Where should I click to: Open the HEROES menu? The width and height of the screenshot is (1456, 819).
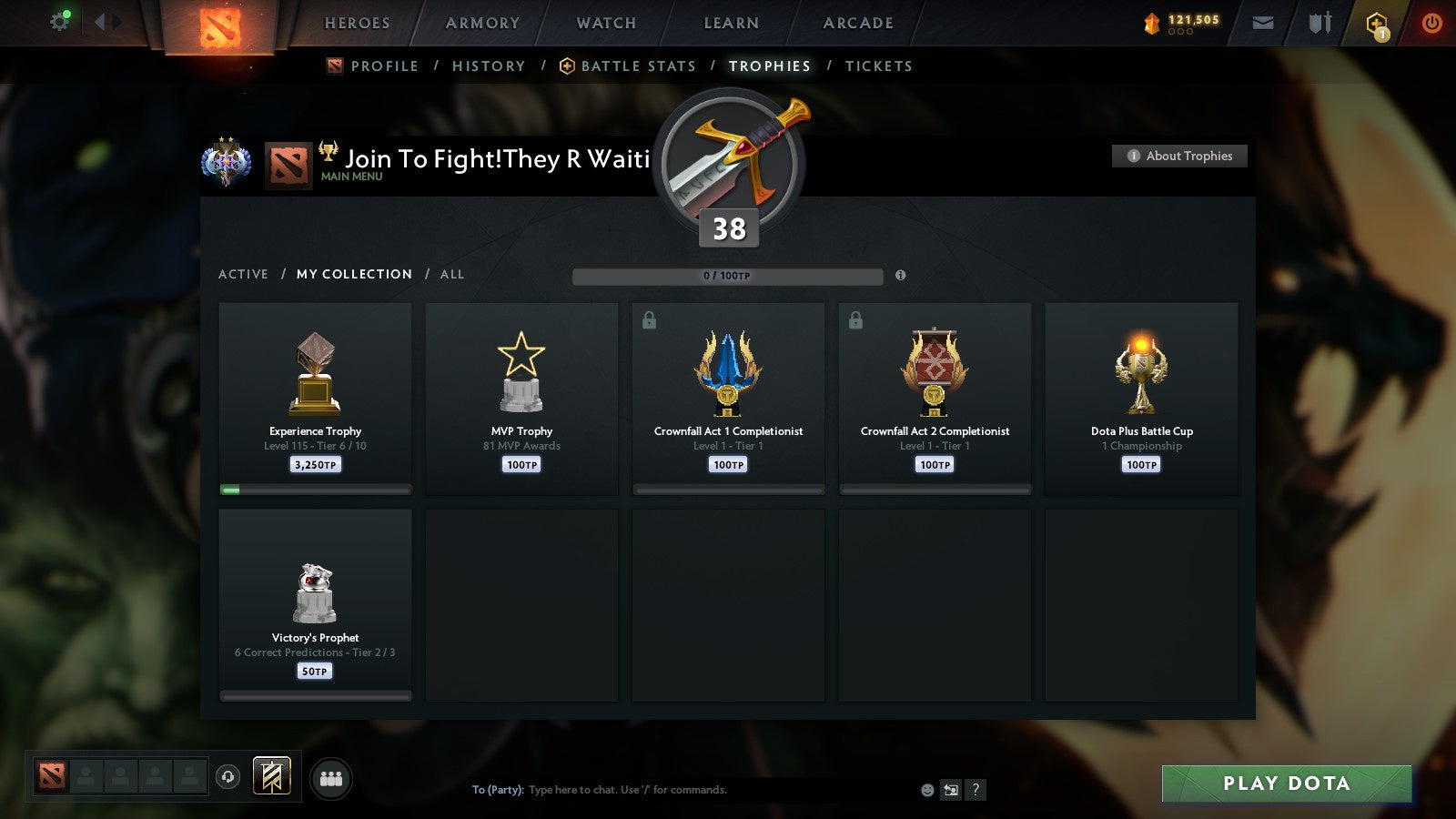357,23
